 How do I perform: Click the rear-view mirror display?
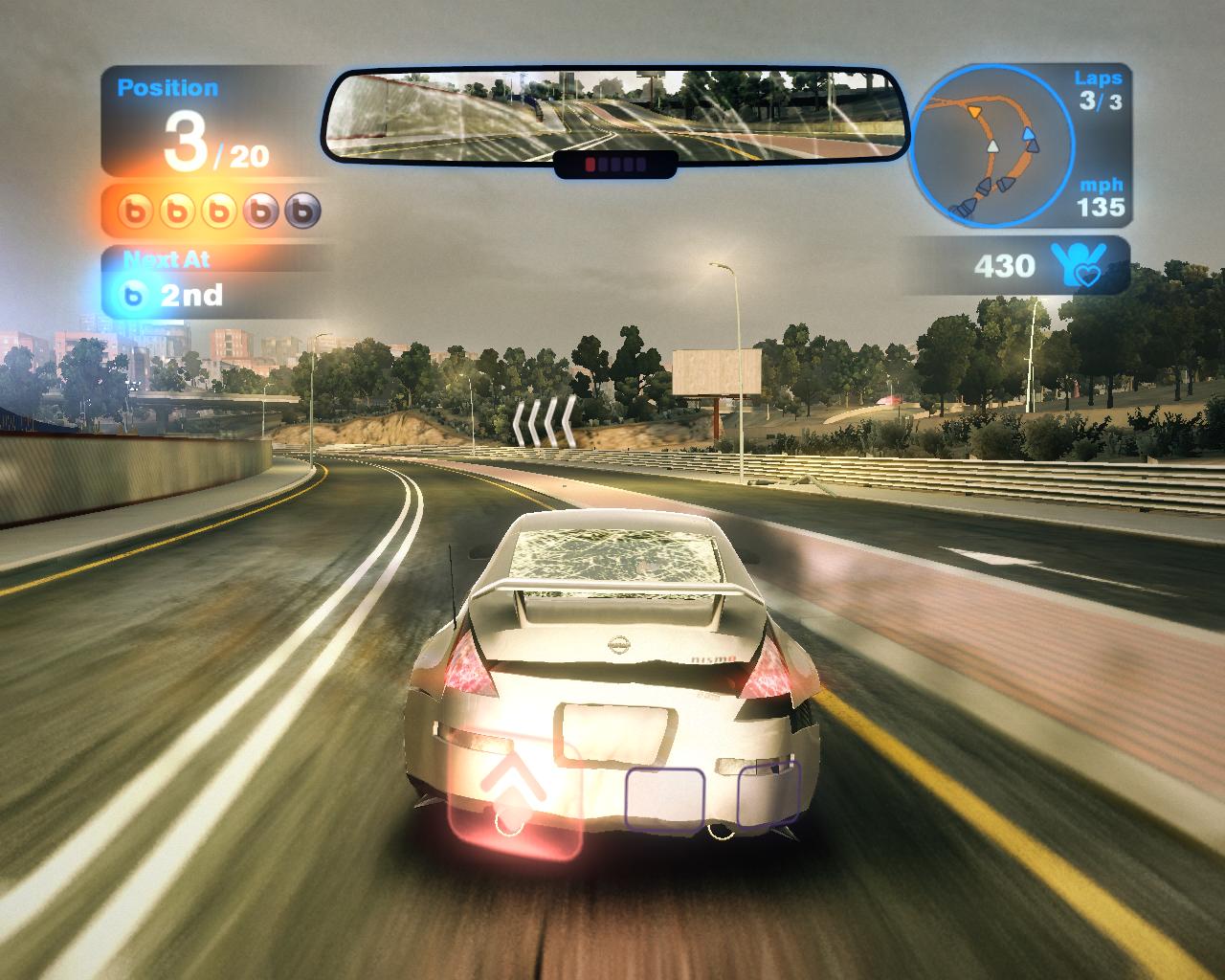pyautogui.click(x=614, y=117)
